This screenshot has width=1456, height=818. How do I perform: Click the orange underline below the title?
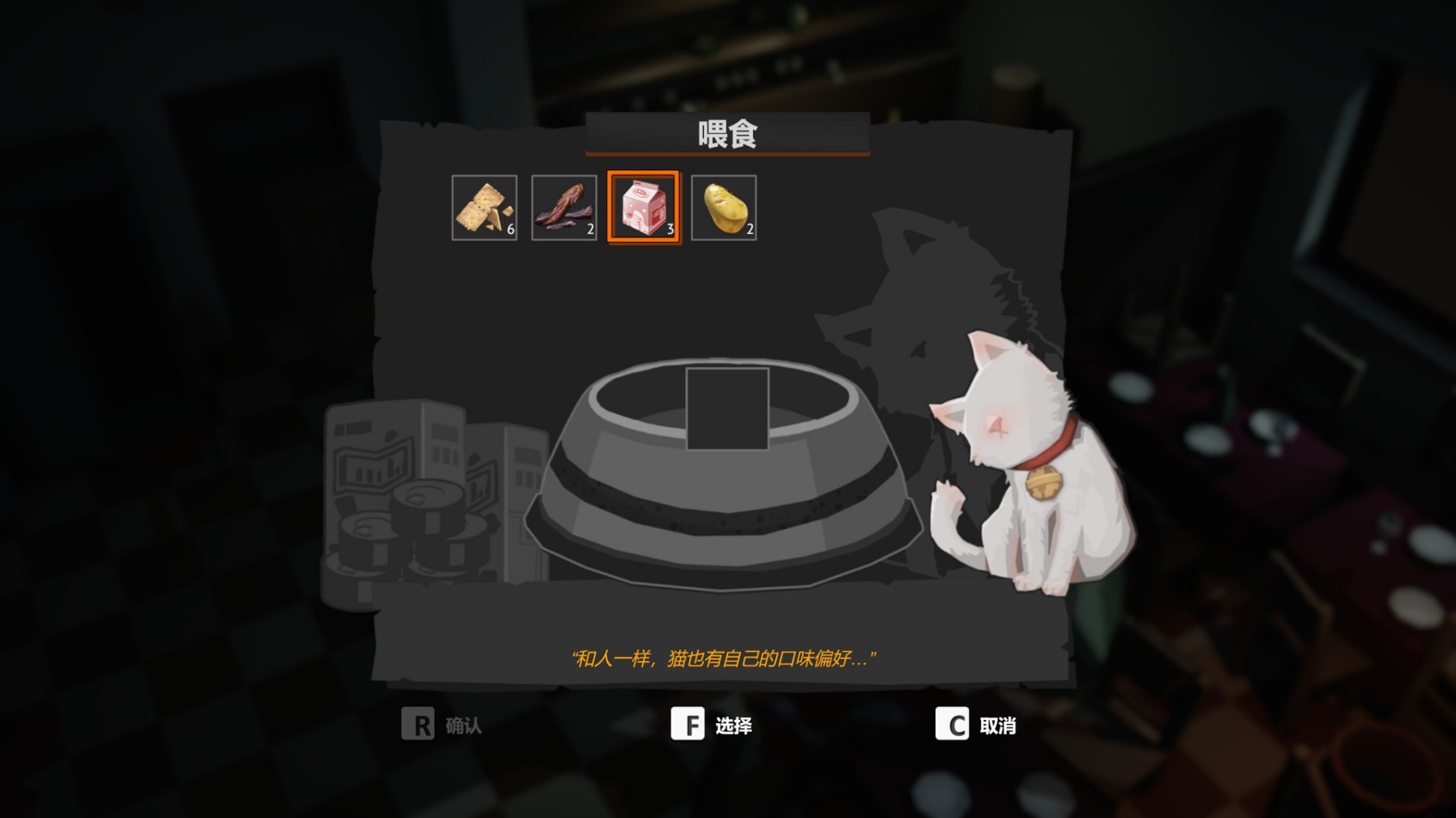pos(727,155)
